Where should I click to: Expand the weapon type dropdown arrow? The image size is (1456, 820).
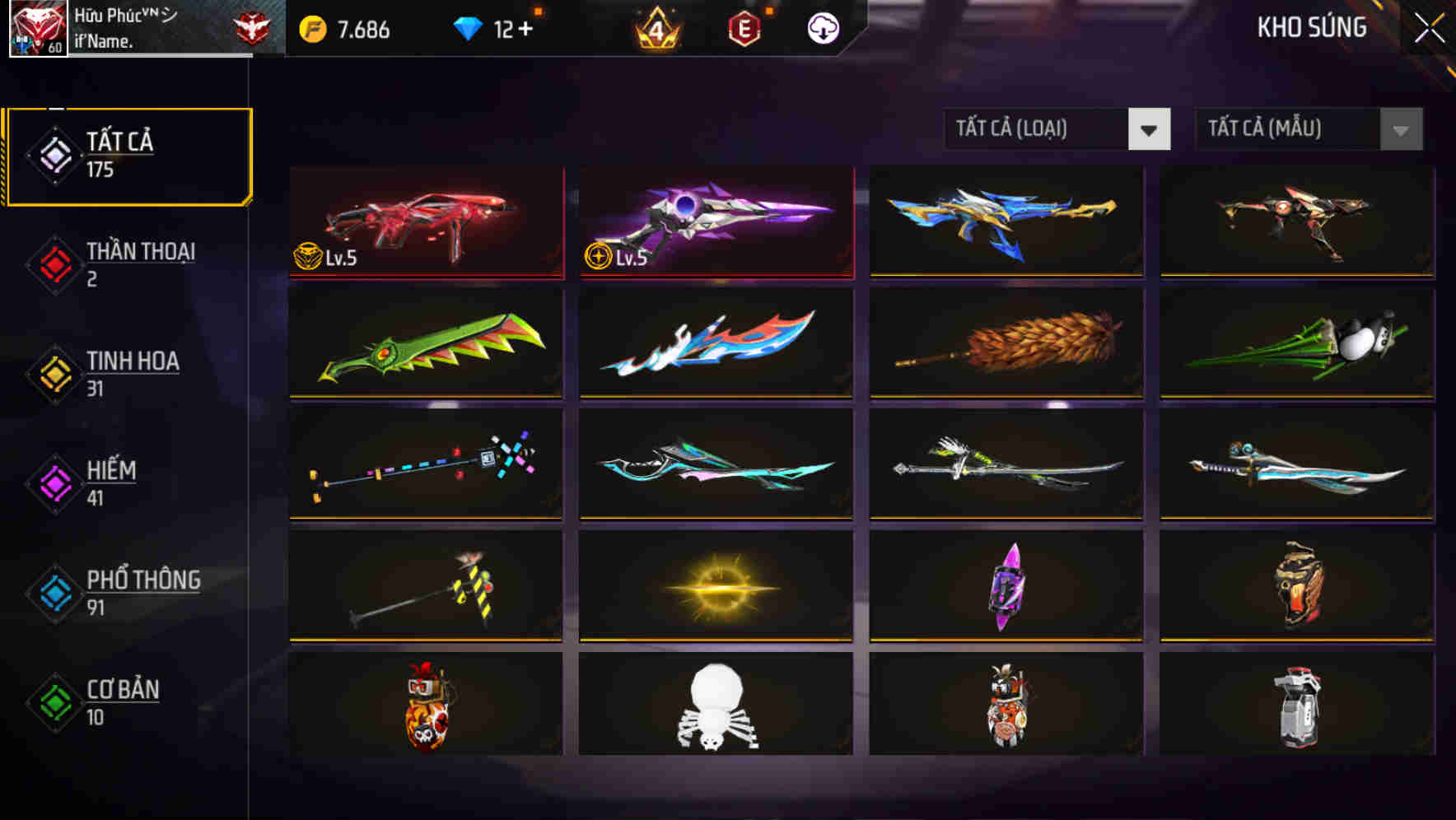tap(1150, 129)
